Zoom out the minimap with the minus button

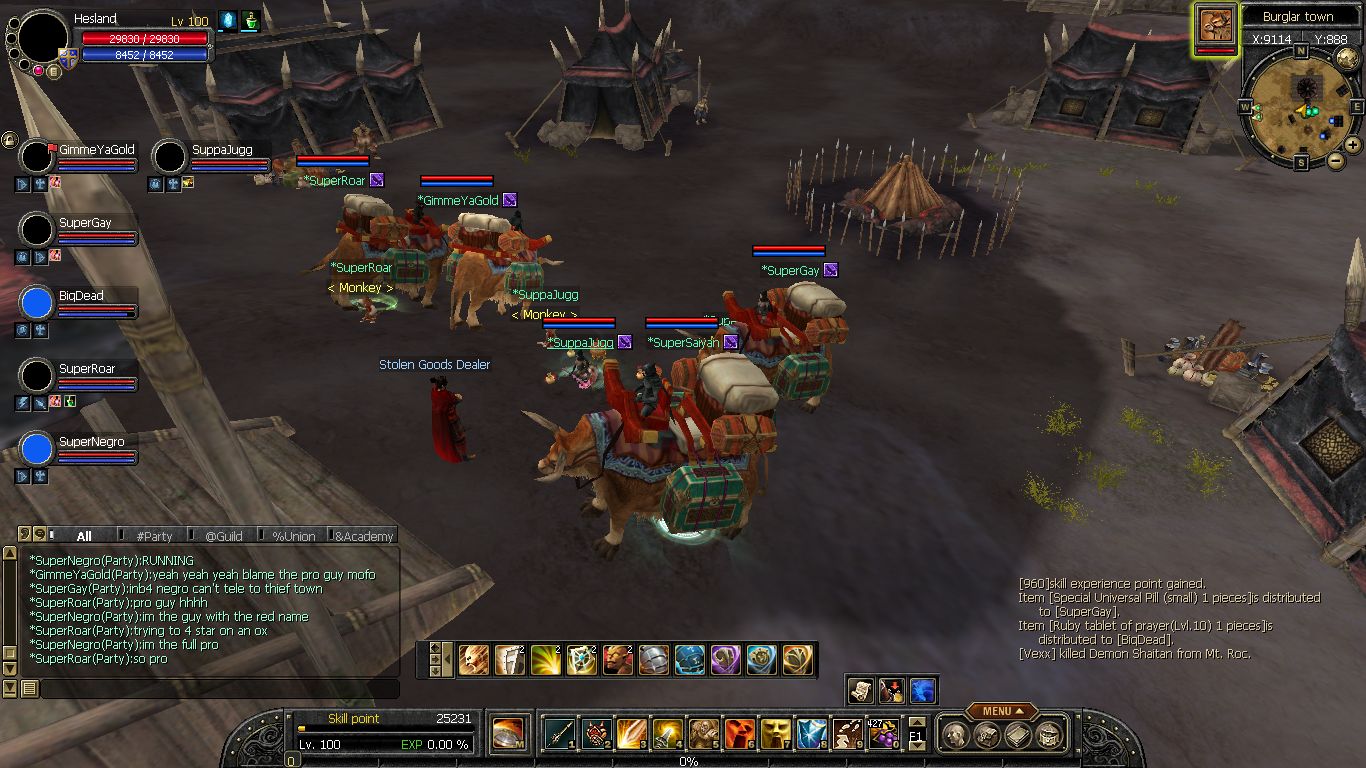pos(1335,160)
